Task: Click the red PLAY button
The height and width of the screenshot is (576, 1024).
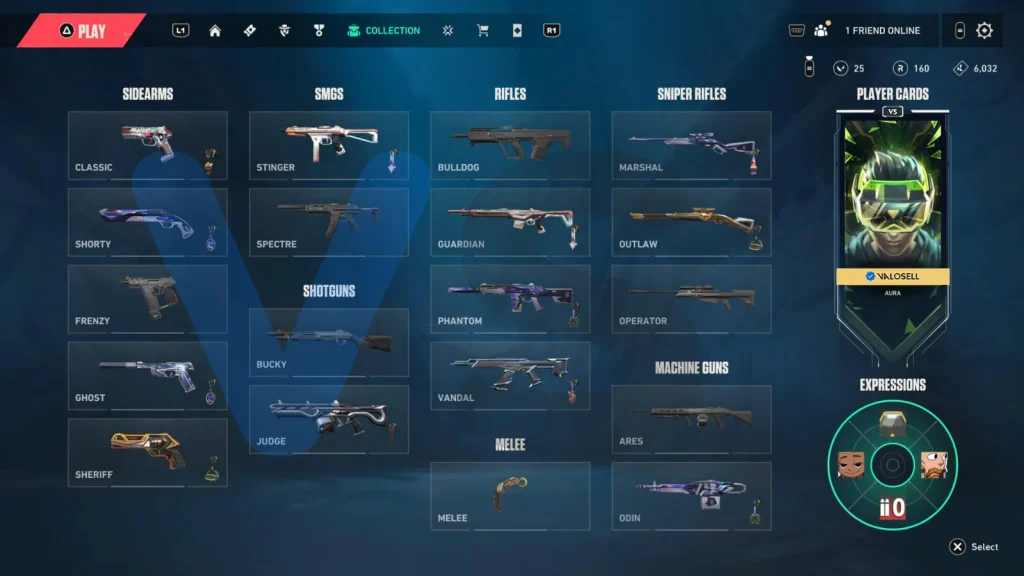Action: click(x=84, y=31)
